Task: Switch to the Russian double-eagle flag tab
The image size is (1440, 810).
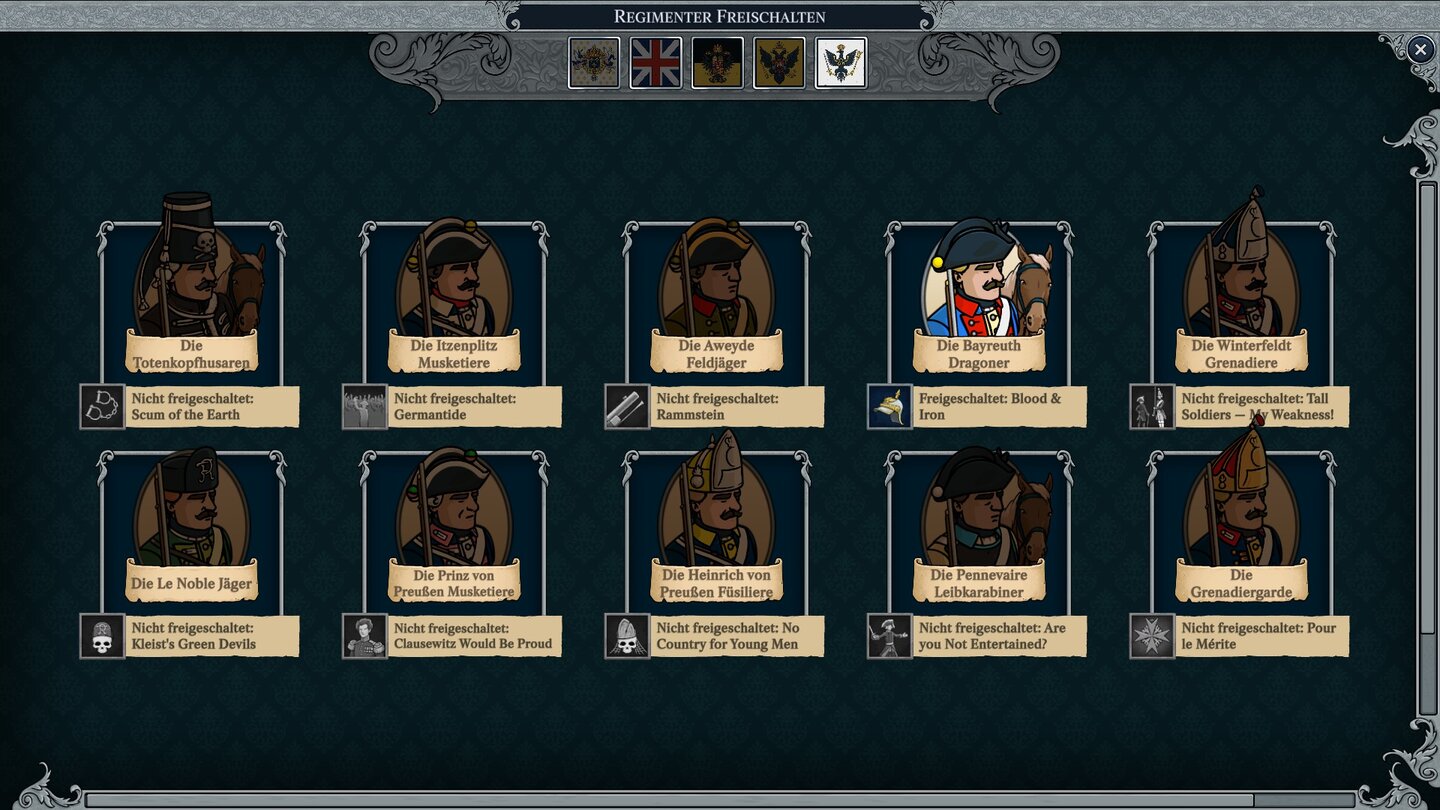Action: (779, 60)
